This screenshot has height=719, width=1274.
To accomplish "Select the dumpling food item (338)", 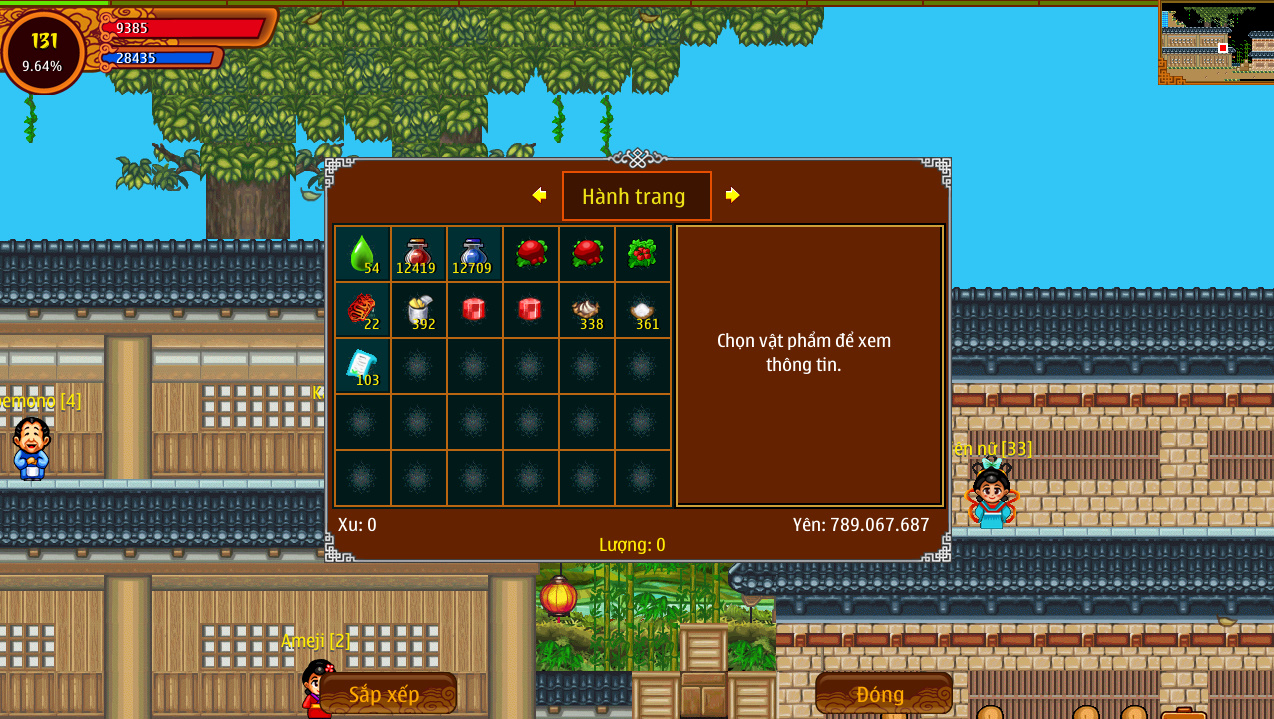I will (x=586, y=310).
